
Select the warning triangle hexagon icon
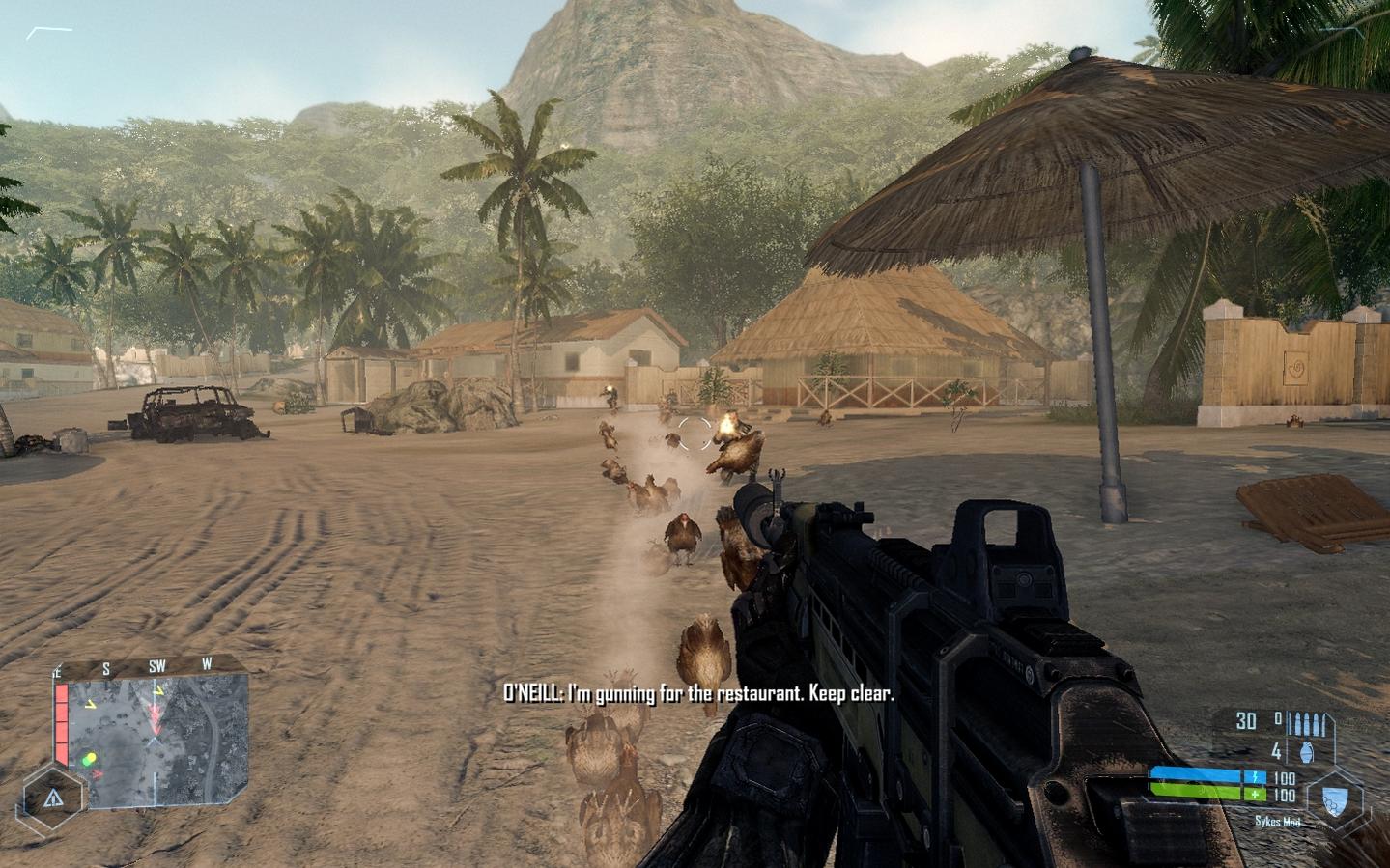[53, 798]
